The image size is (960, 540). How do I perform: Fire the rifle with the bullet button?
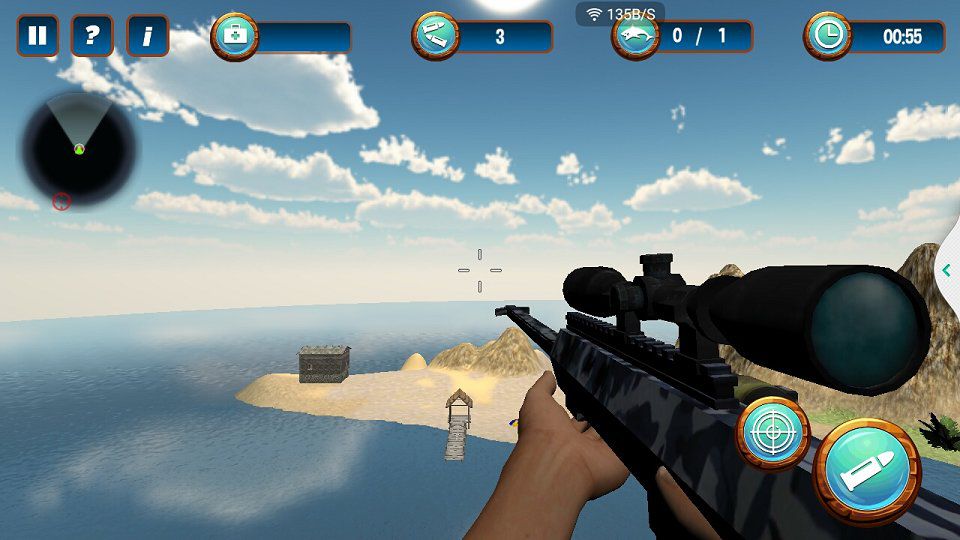click(866, 469)
